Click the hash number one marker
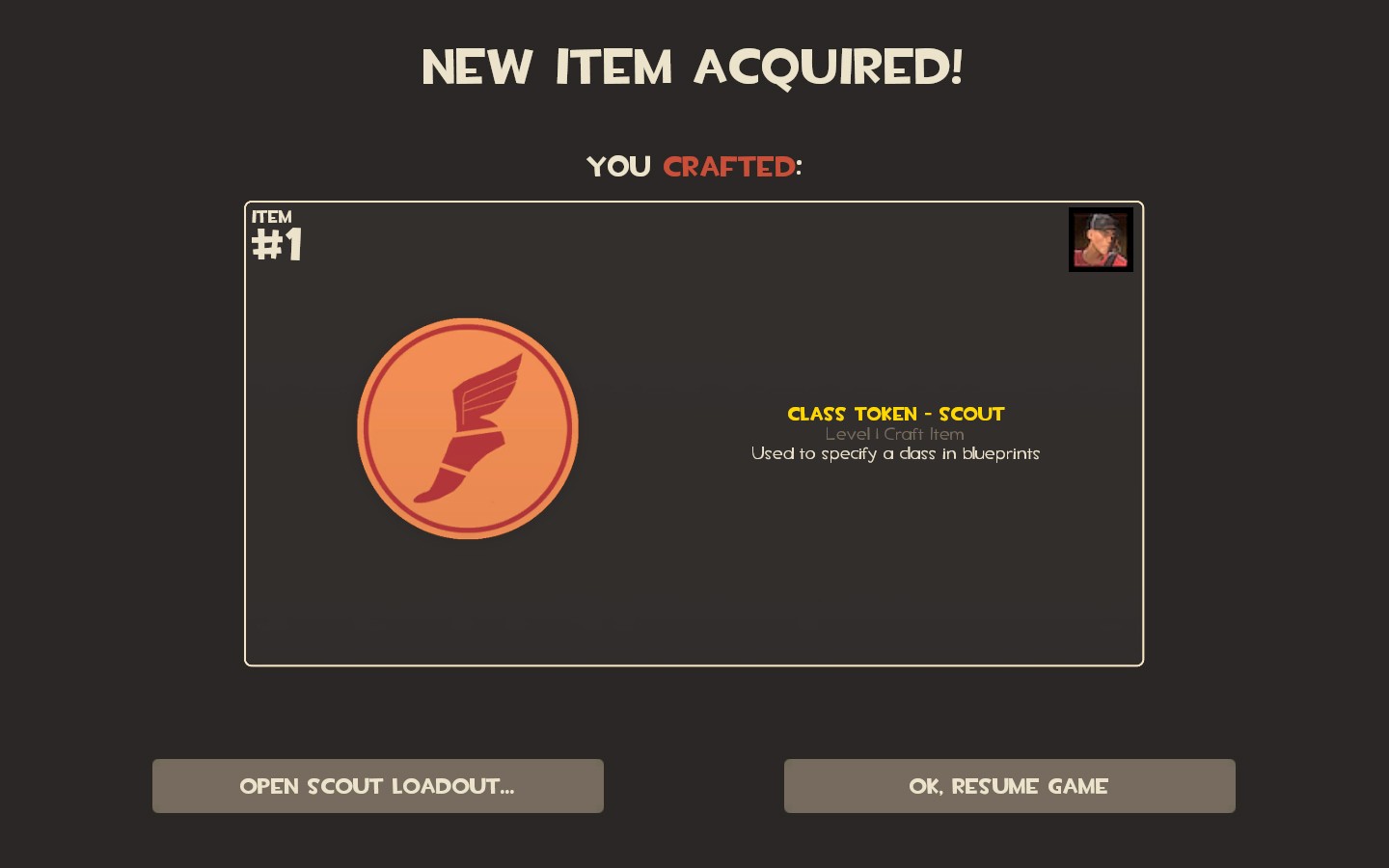Image resolution: width=1389 pixels, height=868 pixels. pyautogui.click(x=278, y=246)
